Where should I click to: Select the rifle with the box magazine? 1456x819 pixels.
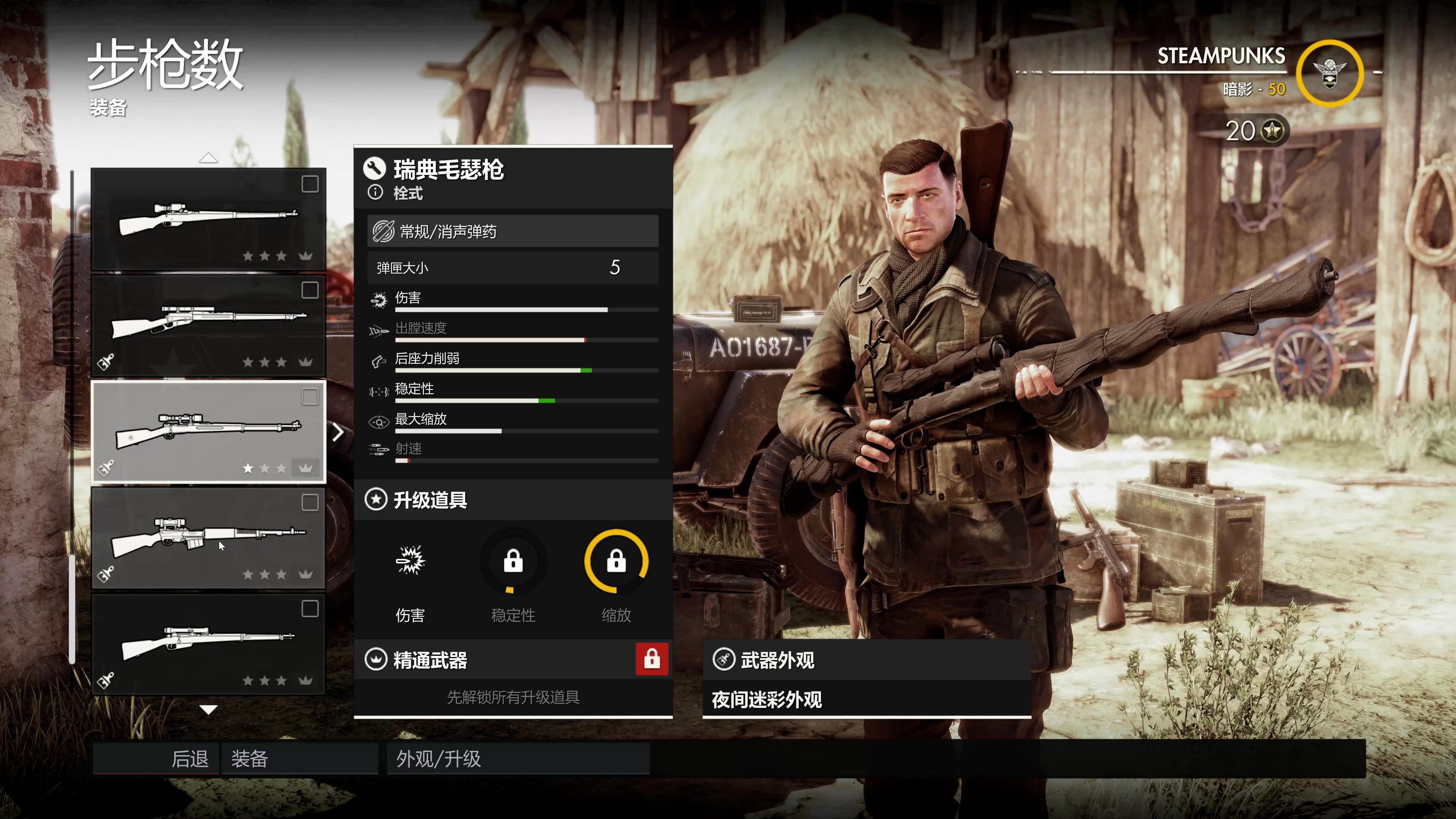coord(209,538)
